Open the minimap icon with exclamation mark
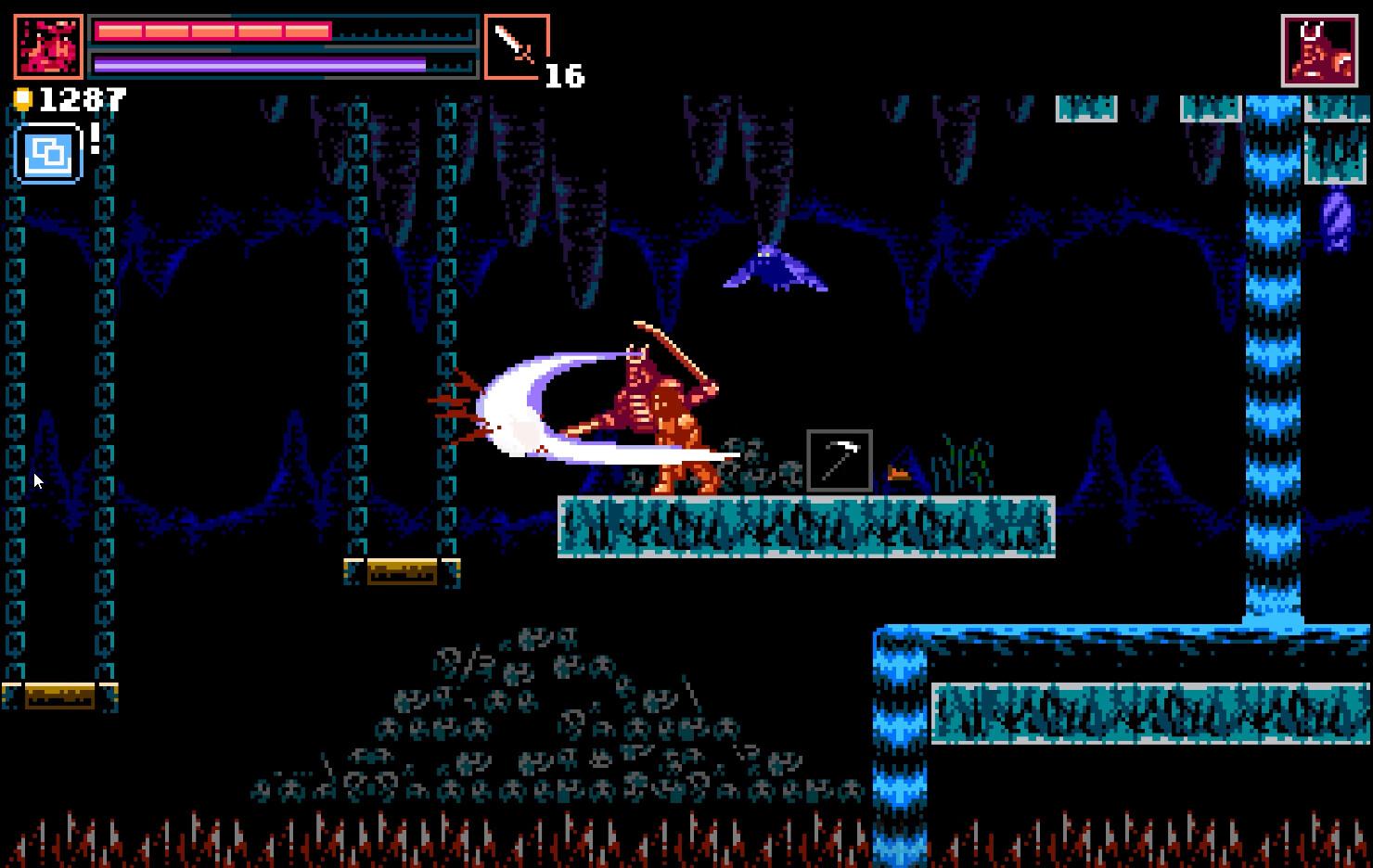Image resolution: width=1373 pixels, height=868 pixels. tap(48, 153)
